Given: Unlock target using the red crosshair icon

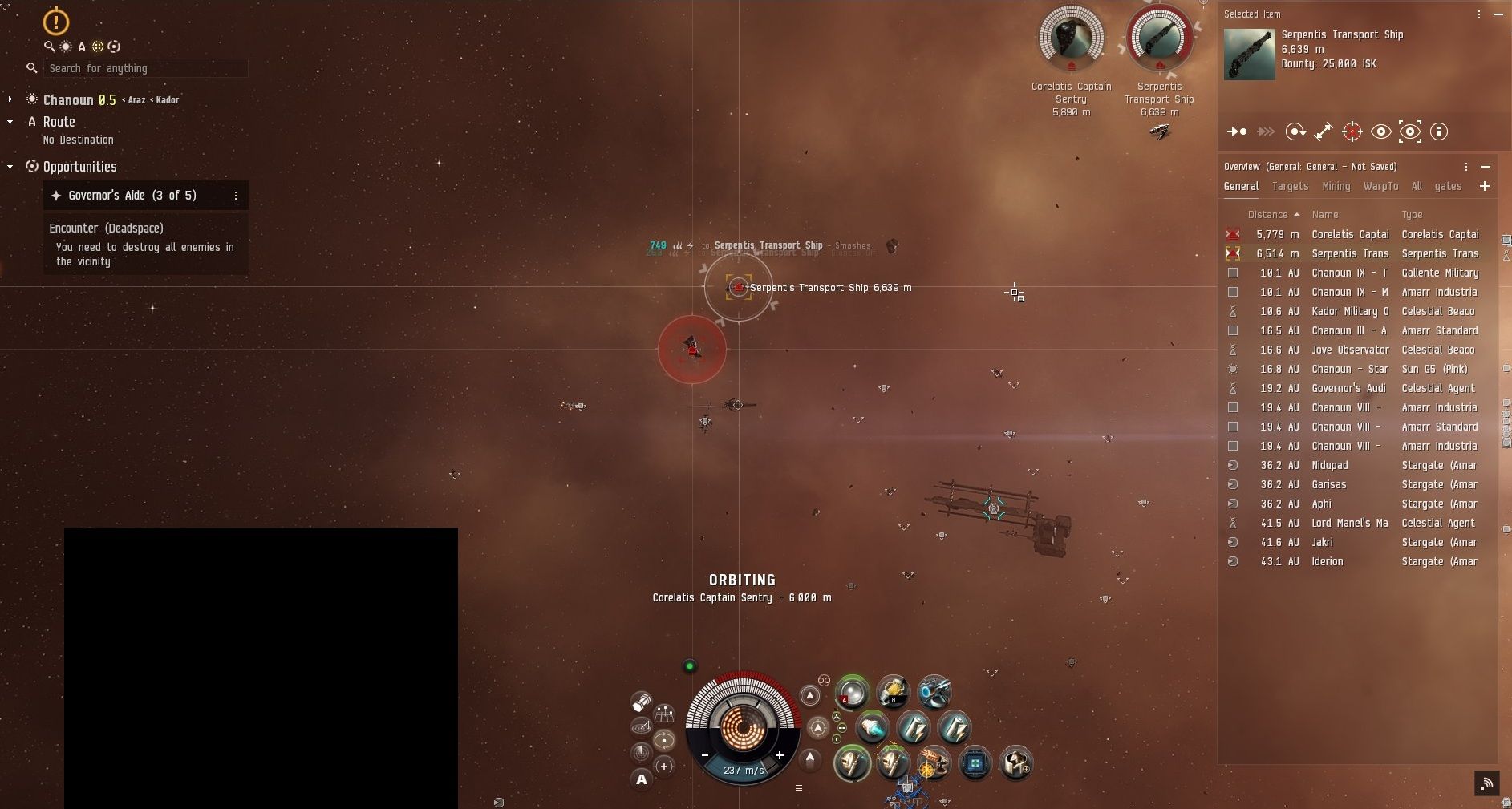Looking at the screenshot, I should click(x=1352, y=131).
